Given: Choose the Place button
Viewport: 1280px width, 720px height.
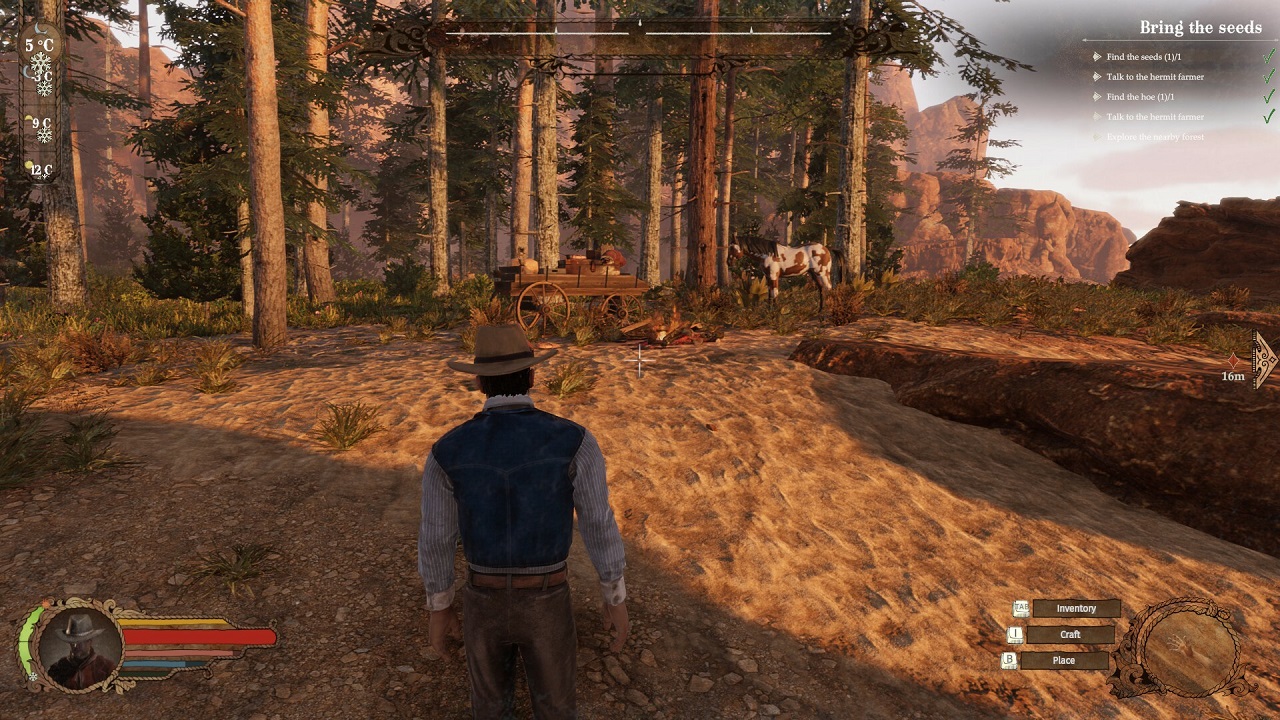Looking at the screenshot, I should [x=1063, y=661].
